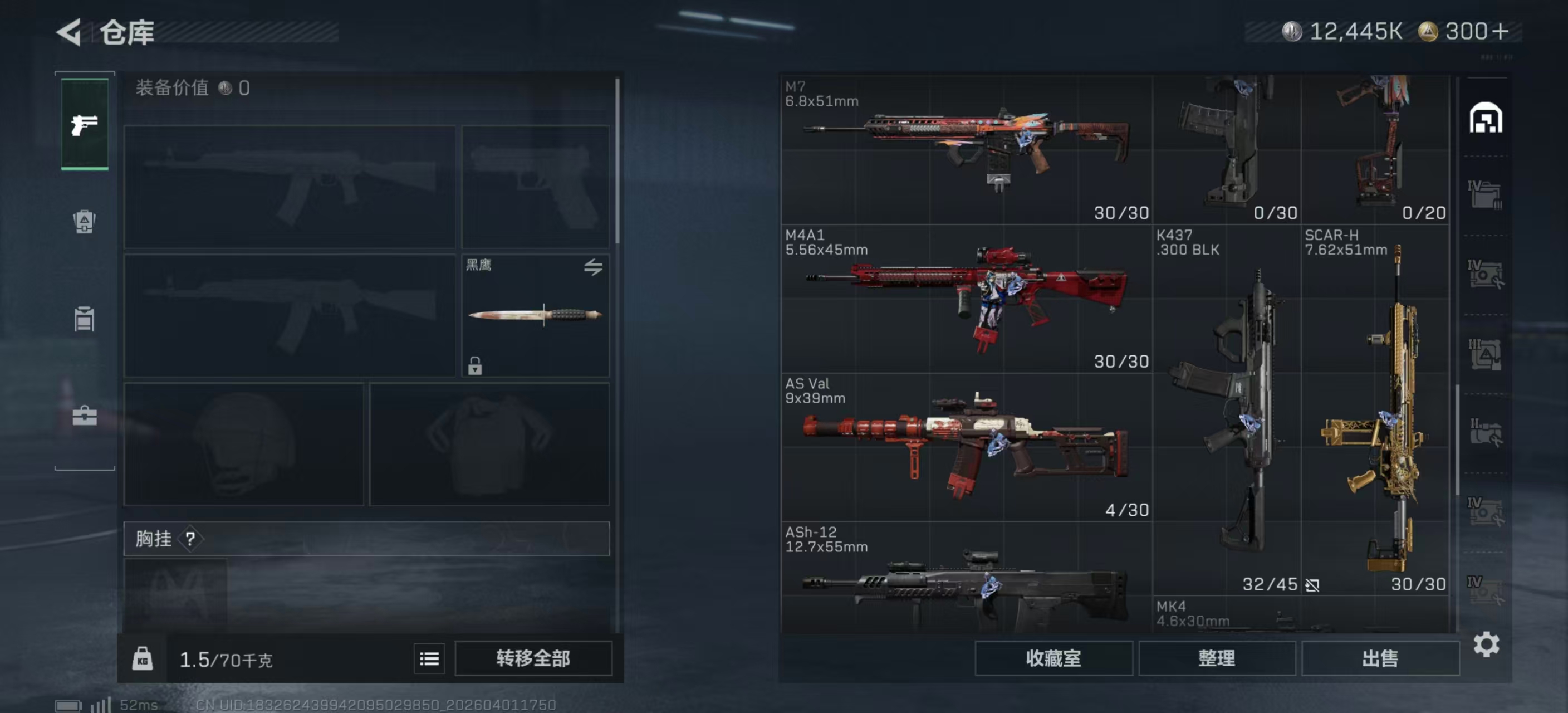Go back using the arrow beside 仓库
The width and height of the screenshot is (1568, 713).
pyautogui.click(x=69, y=32)
